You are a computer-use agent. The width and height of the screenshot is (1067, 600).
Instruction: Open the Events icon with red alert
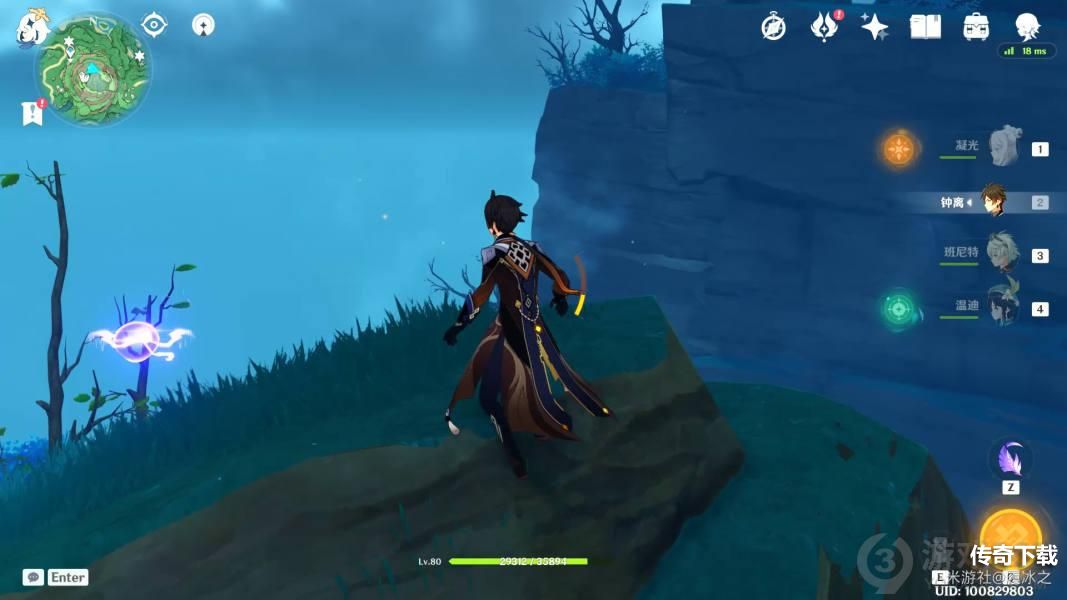pyautogui.click(x=824, y=27)
